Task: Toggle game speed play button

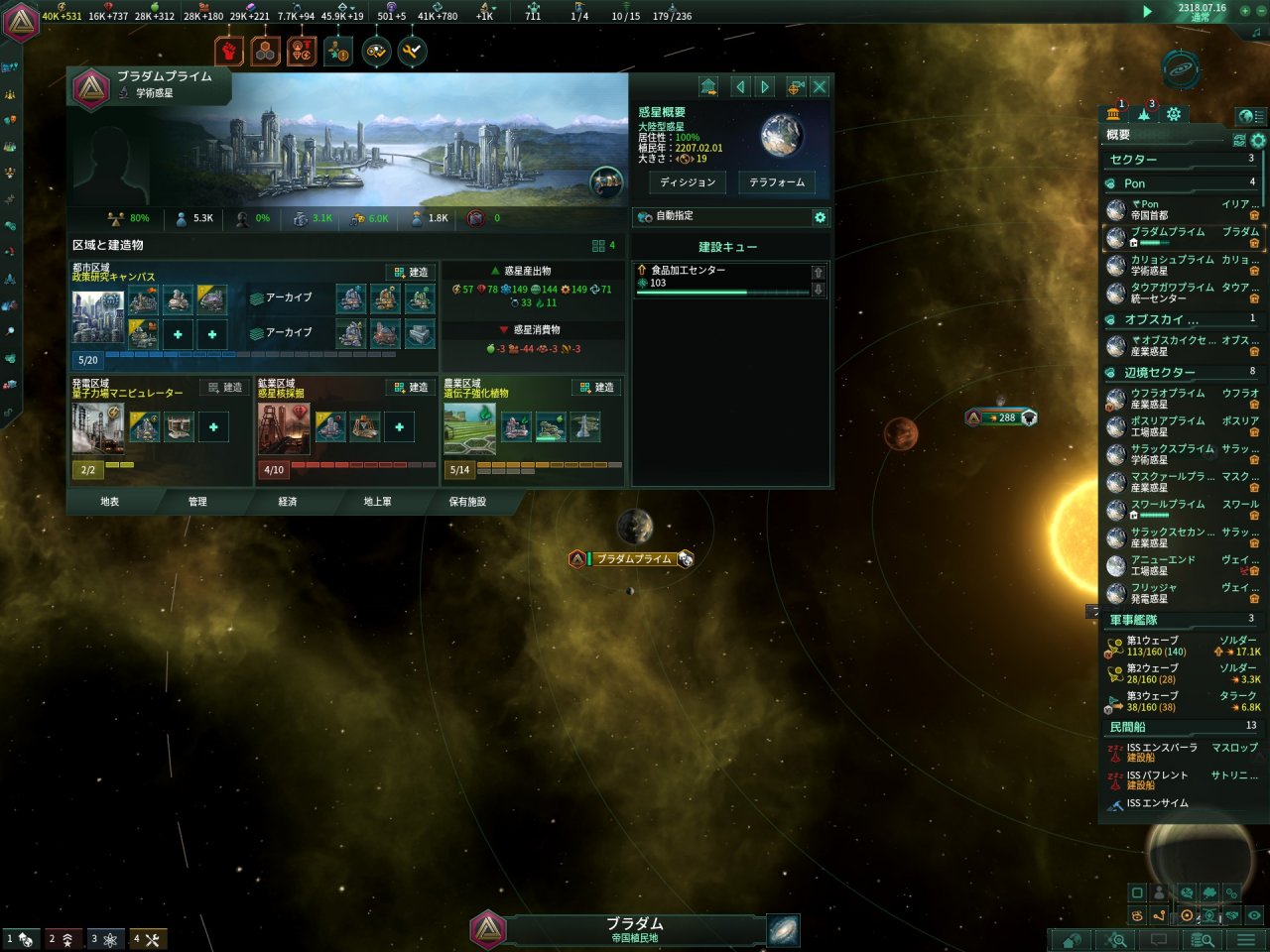Action: click(1147, 12)
